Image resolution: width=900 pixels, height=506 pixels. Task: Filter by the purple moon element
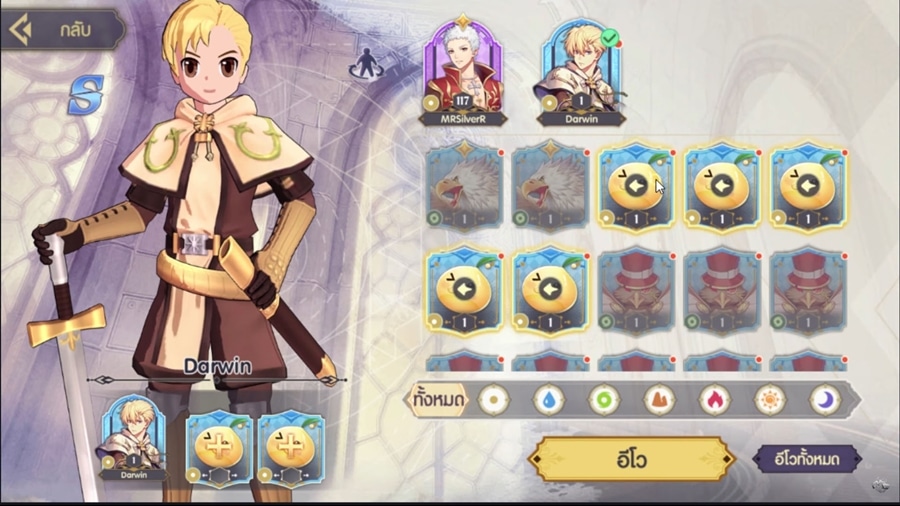824,400
